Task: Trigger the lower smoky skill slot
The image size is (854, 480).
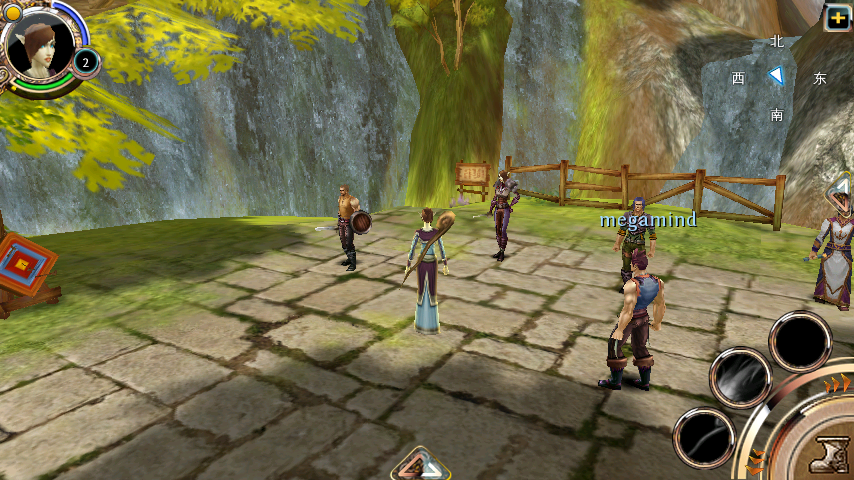Action: [x=704, y=438]
